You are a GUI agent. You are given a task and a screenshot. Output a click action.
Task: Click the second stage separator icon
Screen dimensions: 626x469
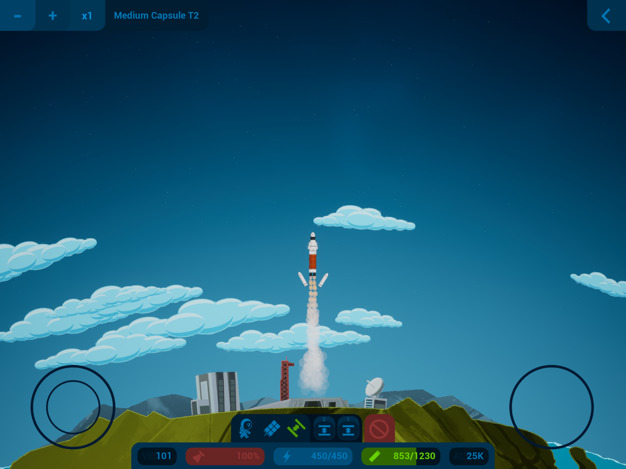[x=348, y=429]
